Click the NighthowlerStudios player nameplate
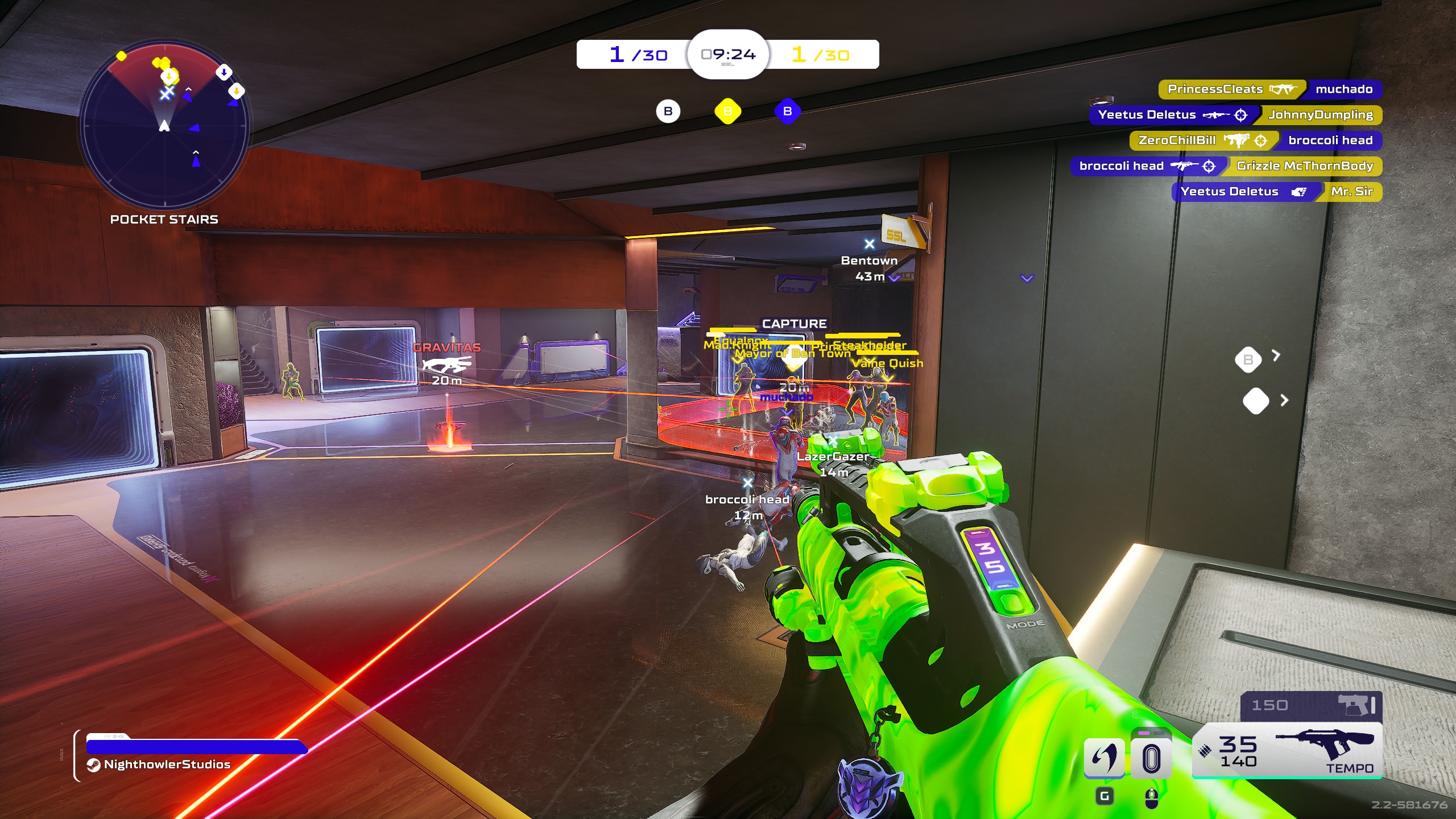 pos(167,764)
